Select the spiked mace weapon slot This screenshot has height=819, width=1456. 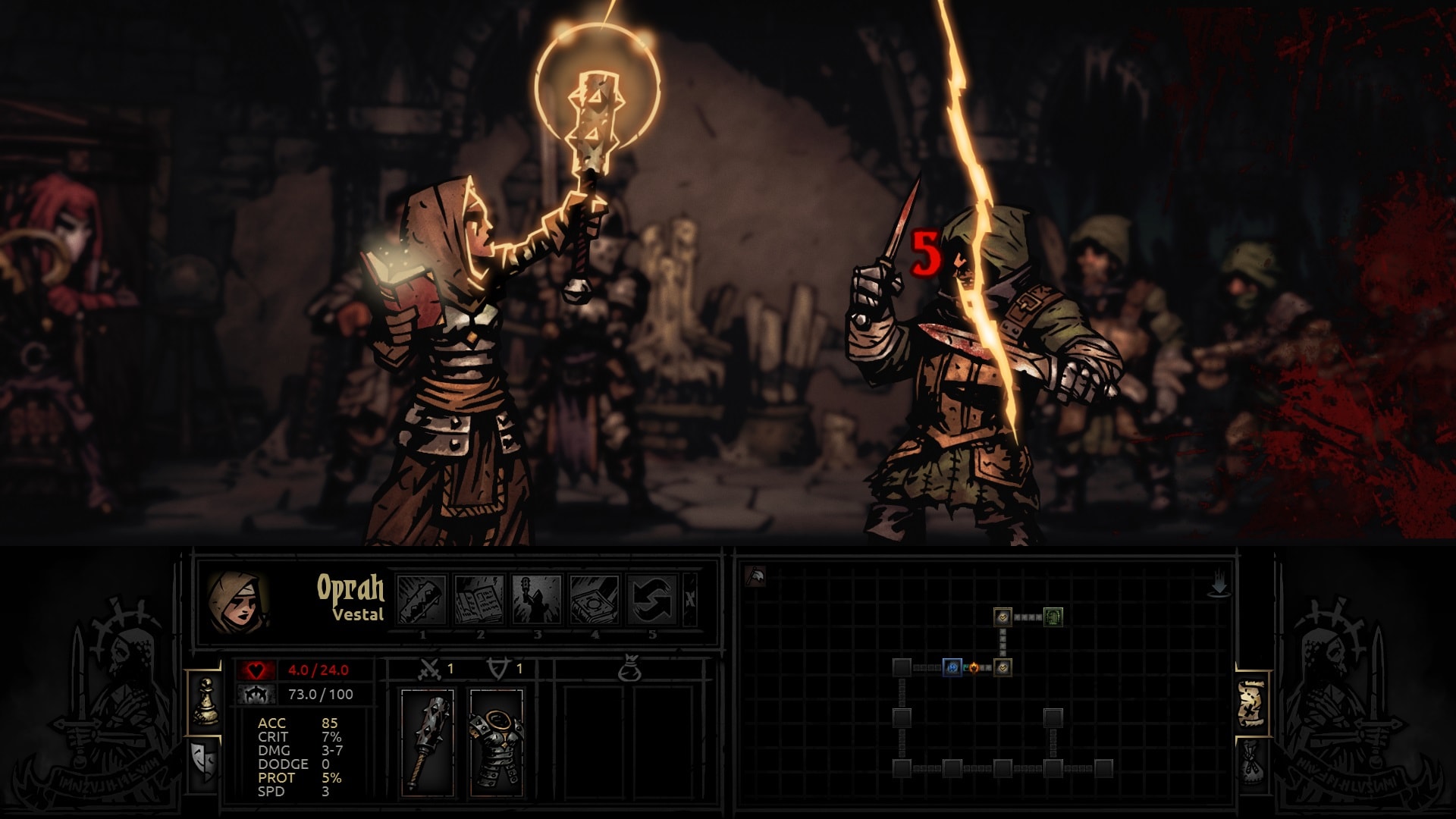[x=427, y=742]
